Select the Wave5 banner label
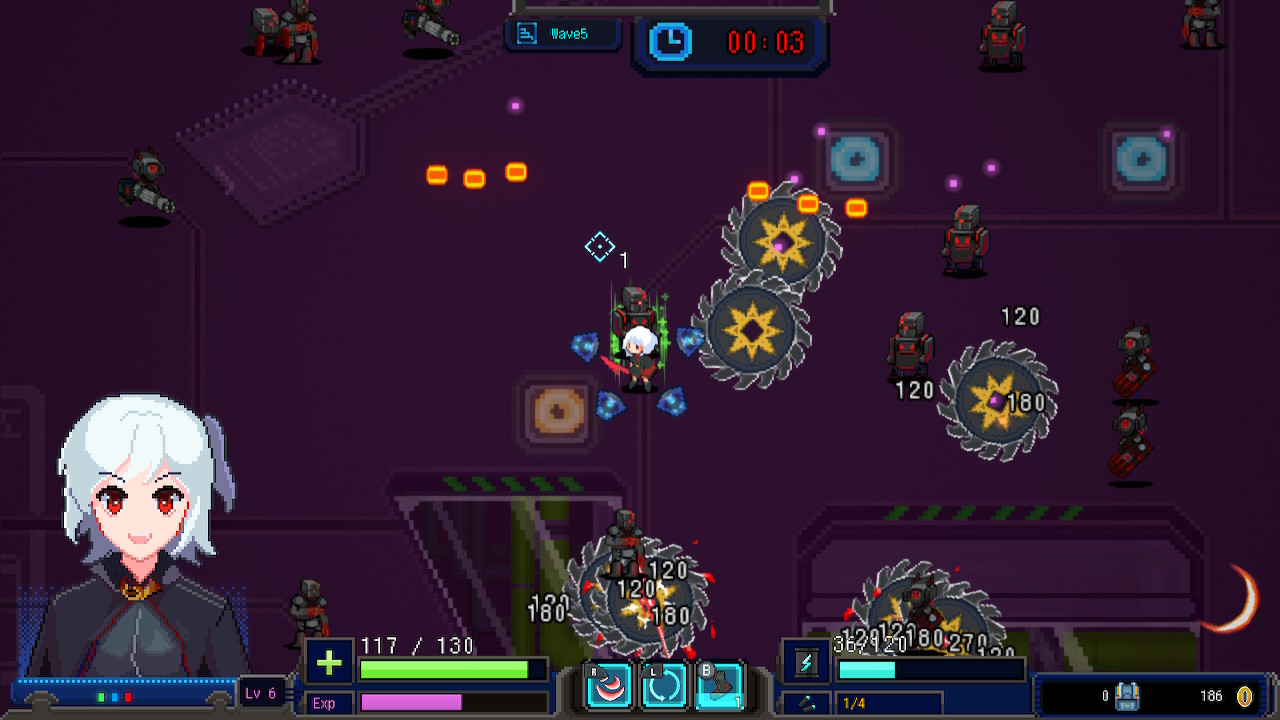Screen dimensions: 1280x720 (570, 33)
